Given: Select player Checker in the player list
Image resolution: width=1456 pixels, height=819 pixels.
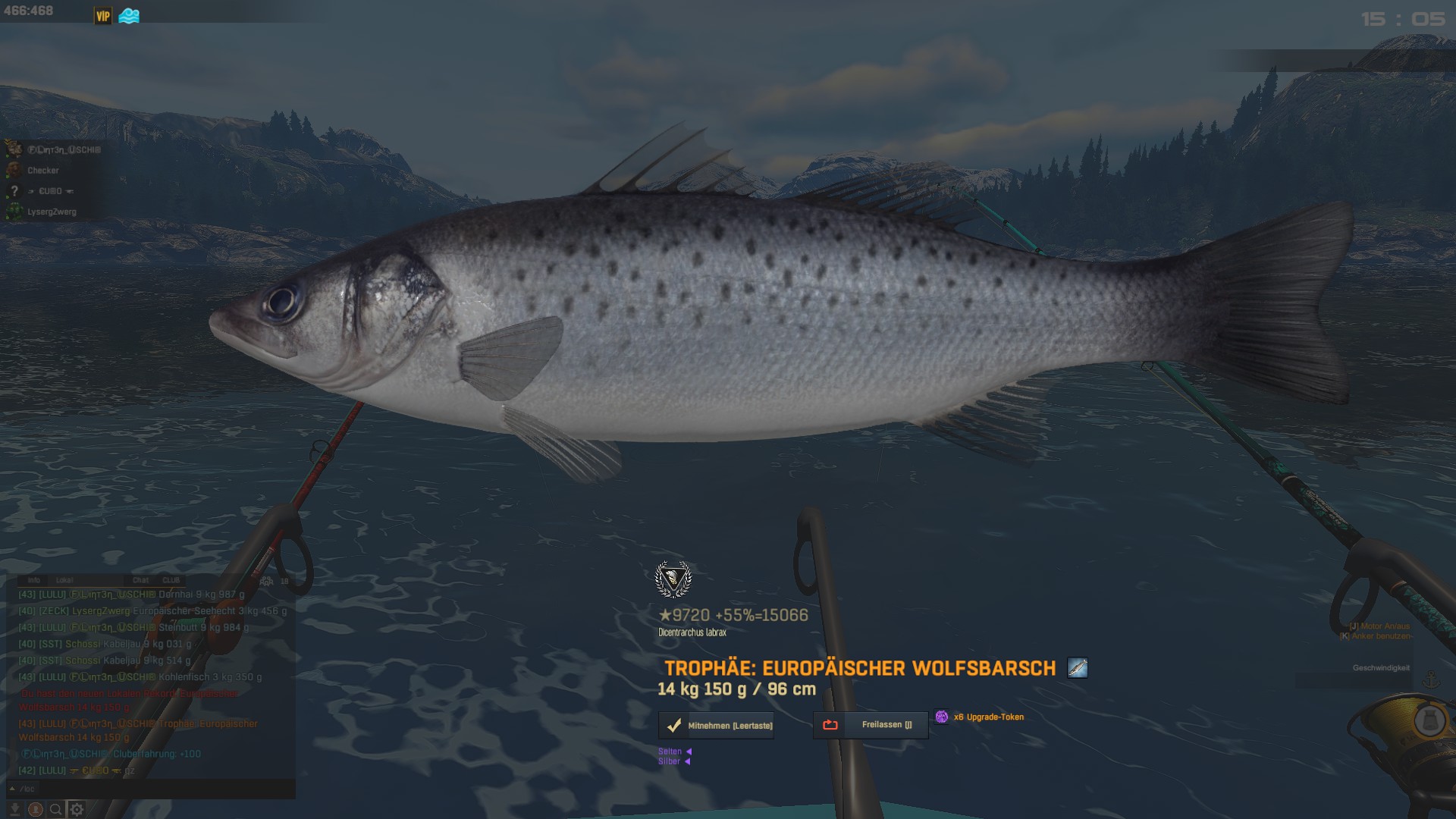Looking at the screenshot, I should click(42, 171).
